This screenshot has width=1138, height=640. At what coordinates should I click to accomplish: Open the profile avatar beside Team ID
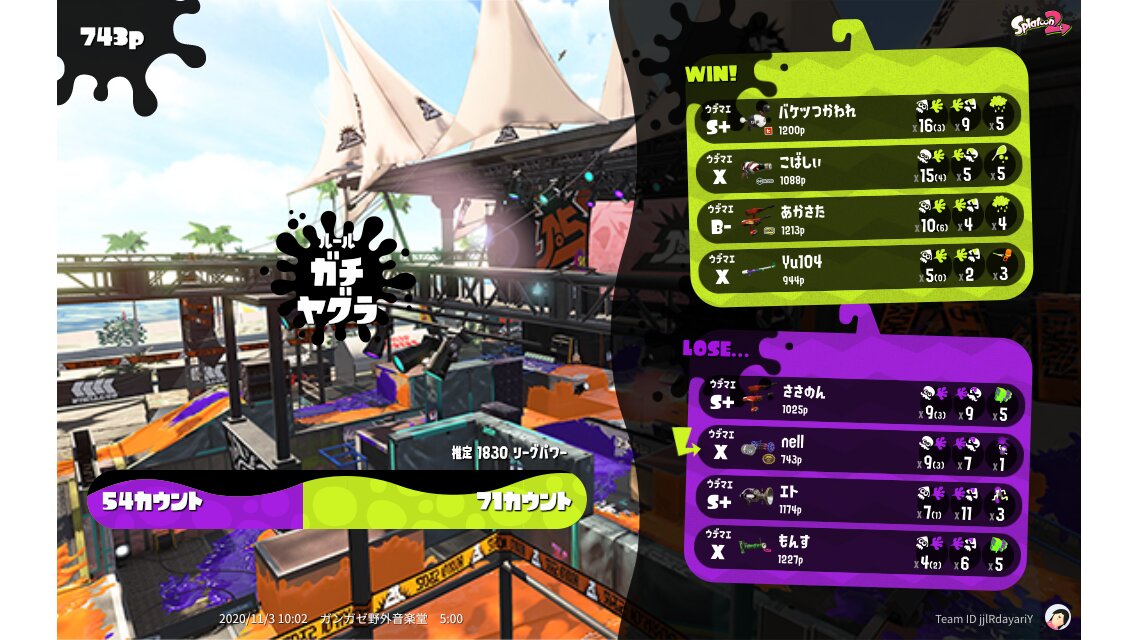tap(1058, 617)
